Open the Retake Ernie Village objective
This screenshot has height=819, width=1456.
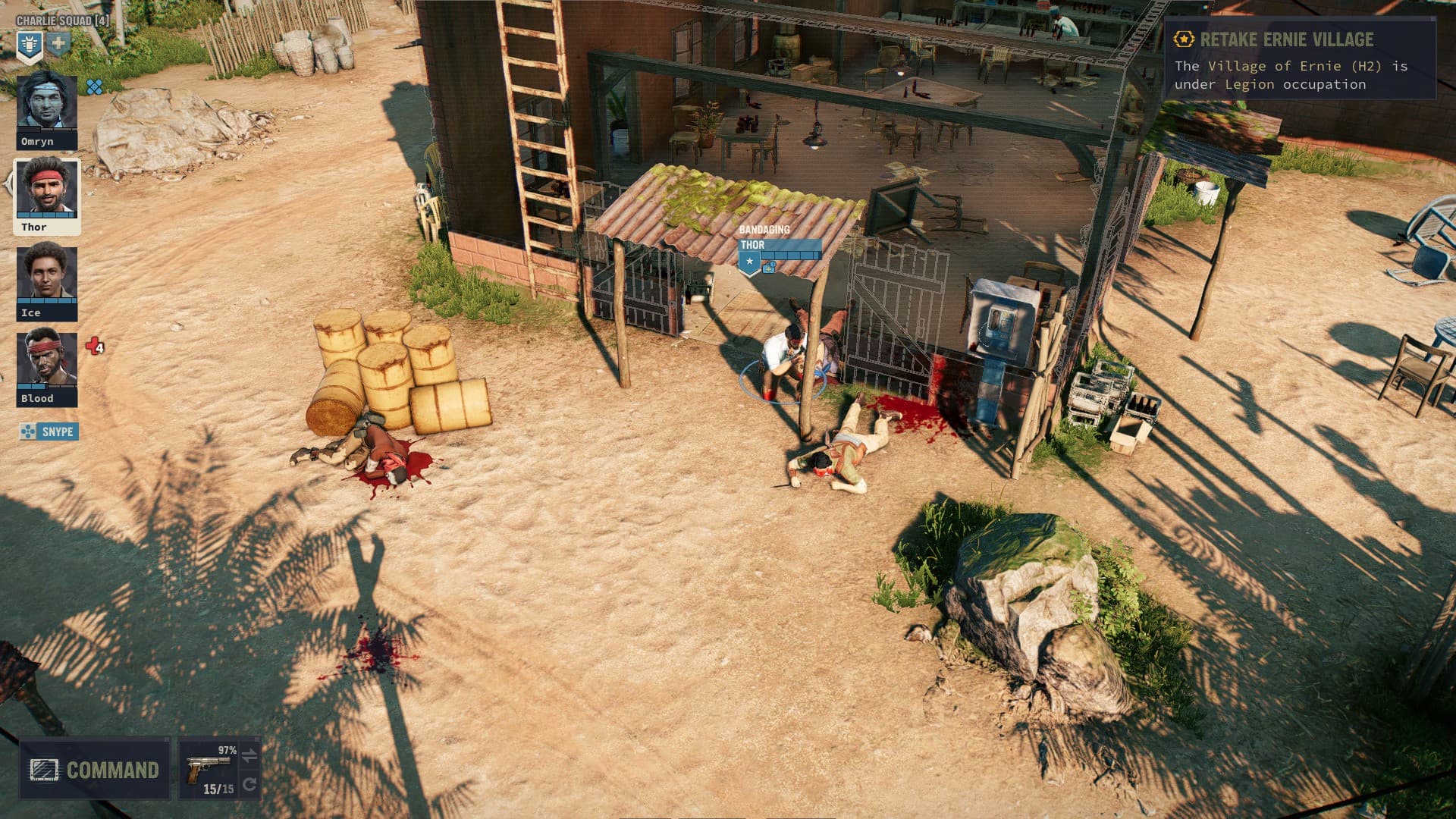click(x=1299, y=59)
